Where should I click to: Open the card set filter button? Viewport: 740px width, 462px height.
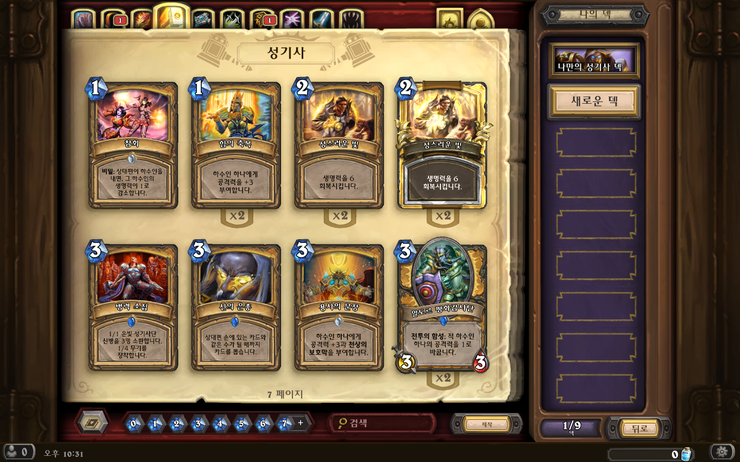pos(93,422)
